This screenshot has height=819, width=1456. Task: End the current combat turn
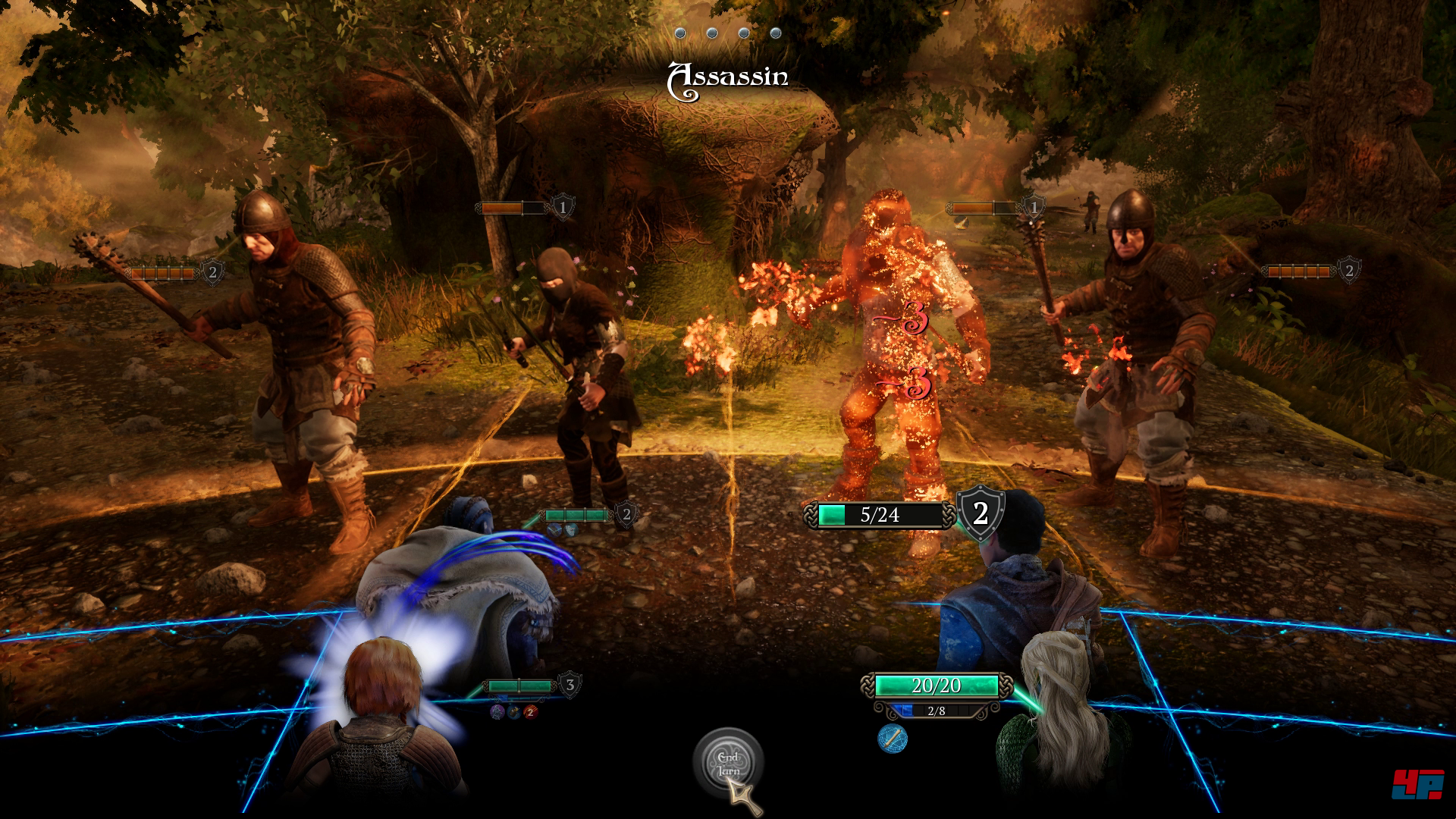[x=728, y=764]
